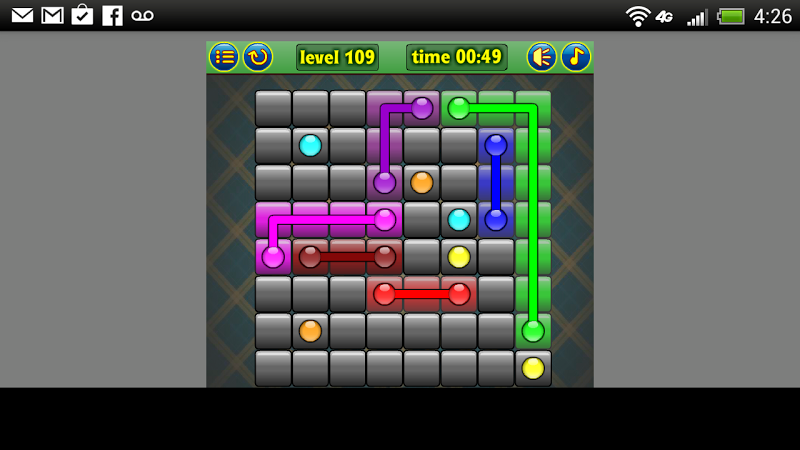Select the cyan dot next to the blue endpoint
Viewport: 800px width, 450px height.
[459, 219]
